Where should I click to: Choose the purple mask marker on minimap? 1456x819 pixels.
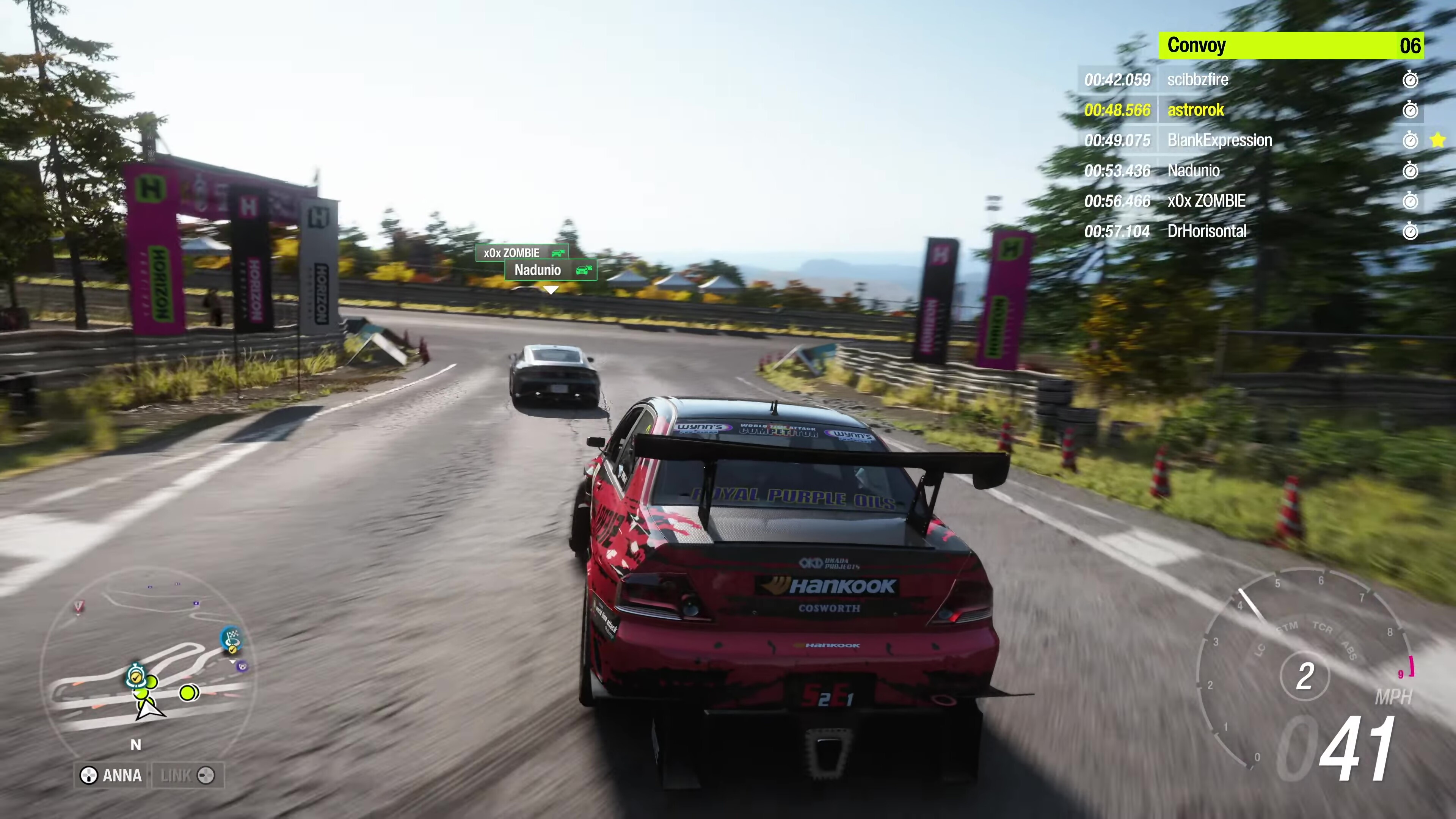tap(243, 667)
